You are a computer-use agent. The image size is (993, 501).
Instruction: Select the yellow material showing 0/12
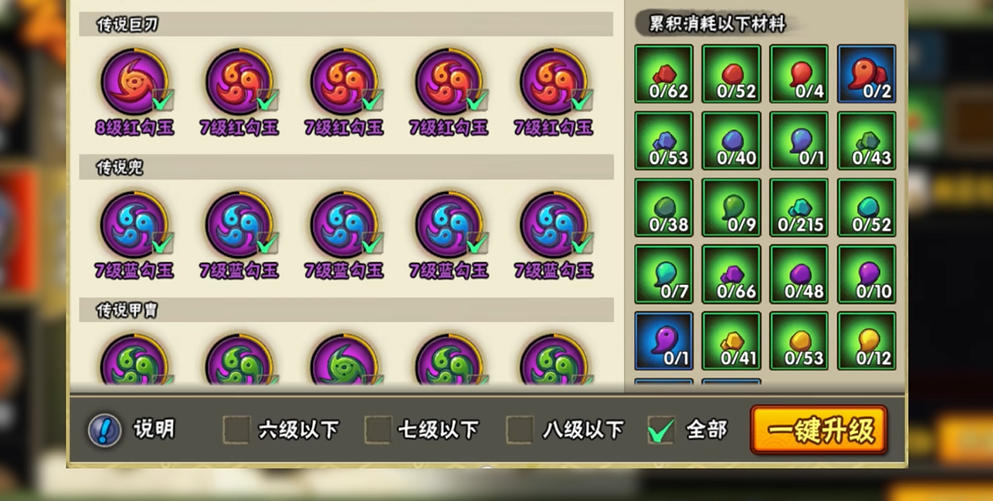point(867,342)
